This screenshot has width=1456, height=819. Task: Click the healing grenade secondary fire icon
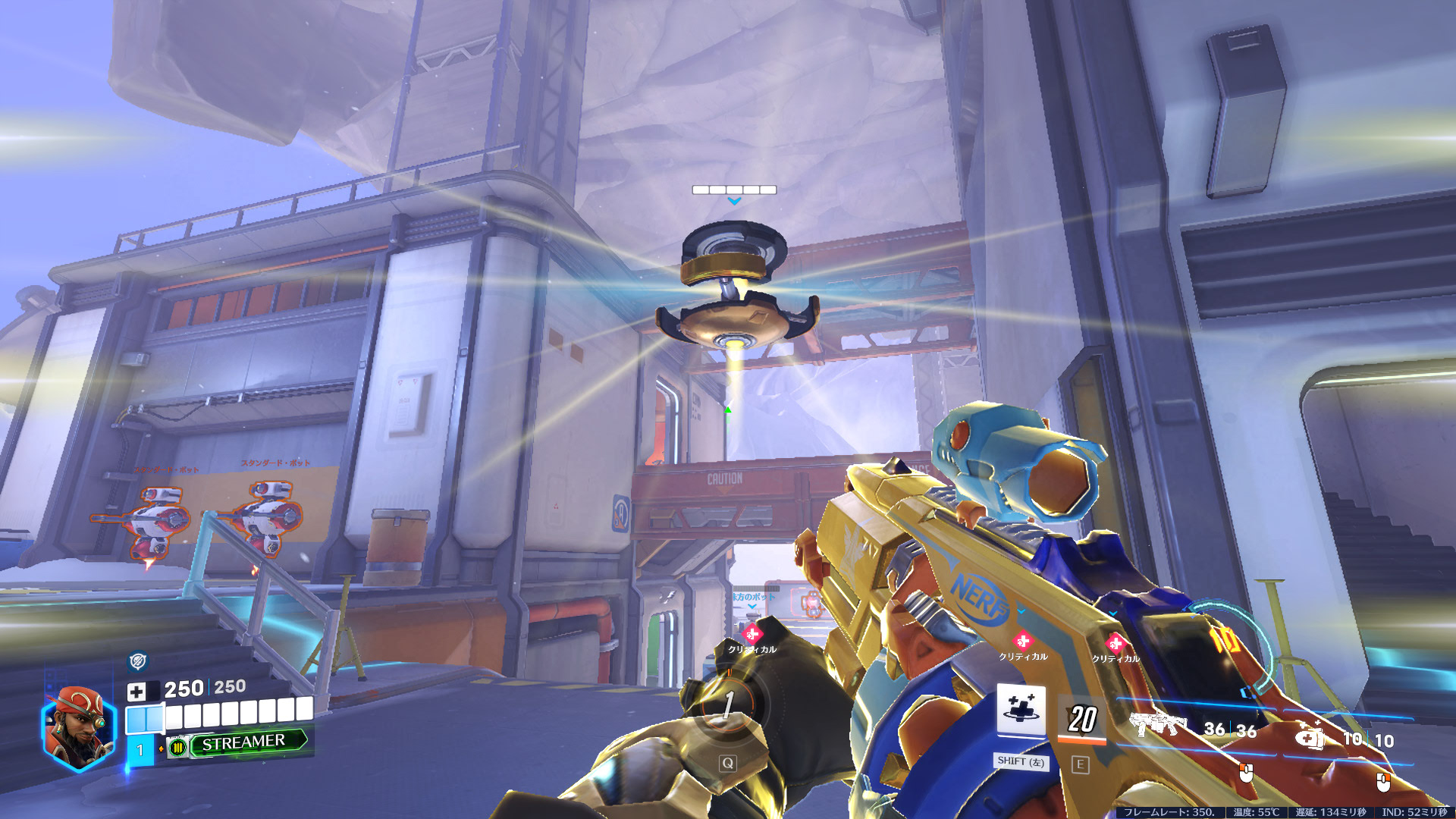1310,734
